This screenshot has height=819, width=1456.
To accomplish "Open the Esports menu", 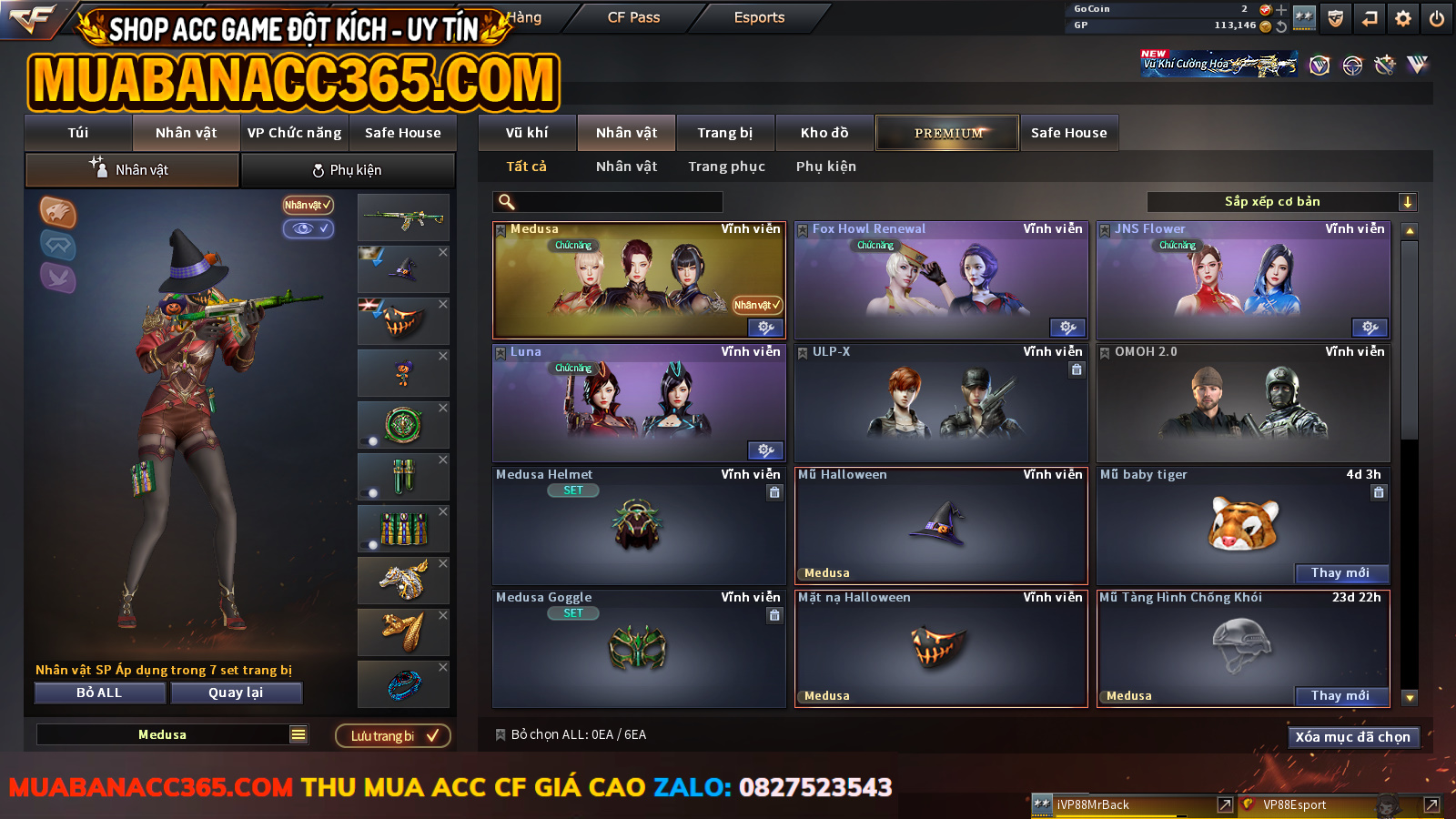I will [759, 17].
